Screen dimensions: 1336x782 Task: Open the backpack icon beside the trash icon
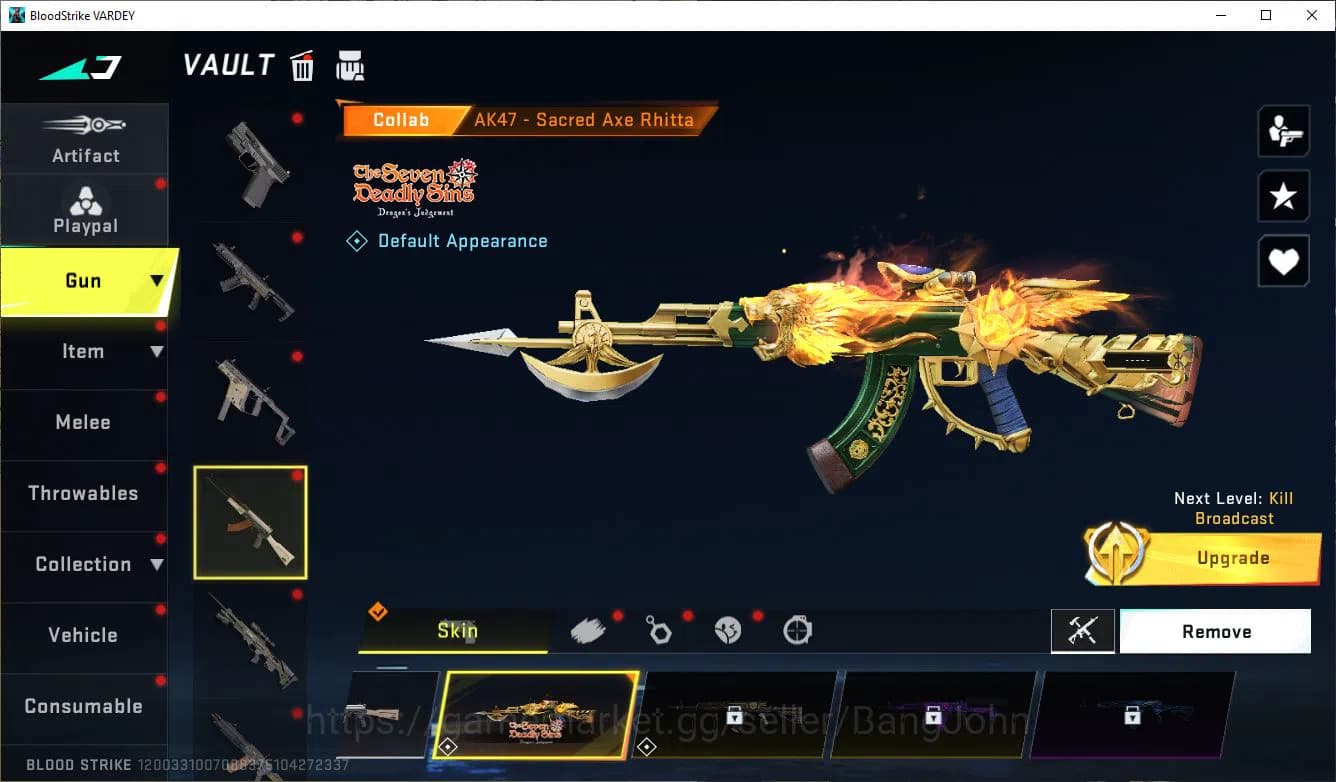(x=350, y=65)
